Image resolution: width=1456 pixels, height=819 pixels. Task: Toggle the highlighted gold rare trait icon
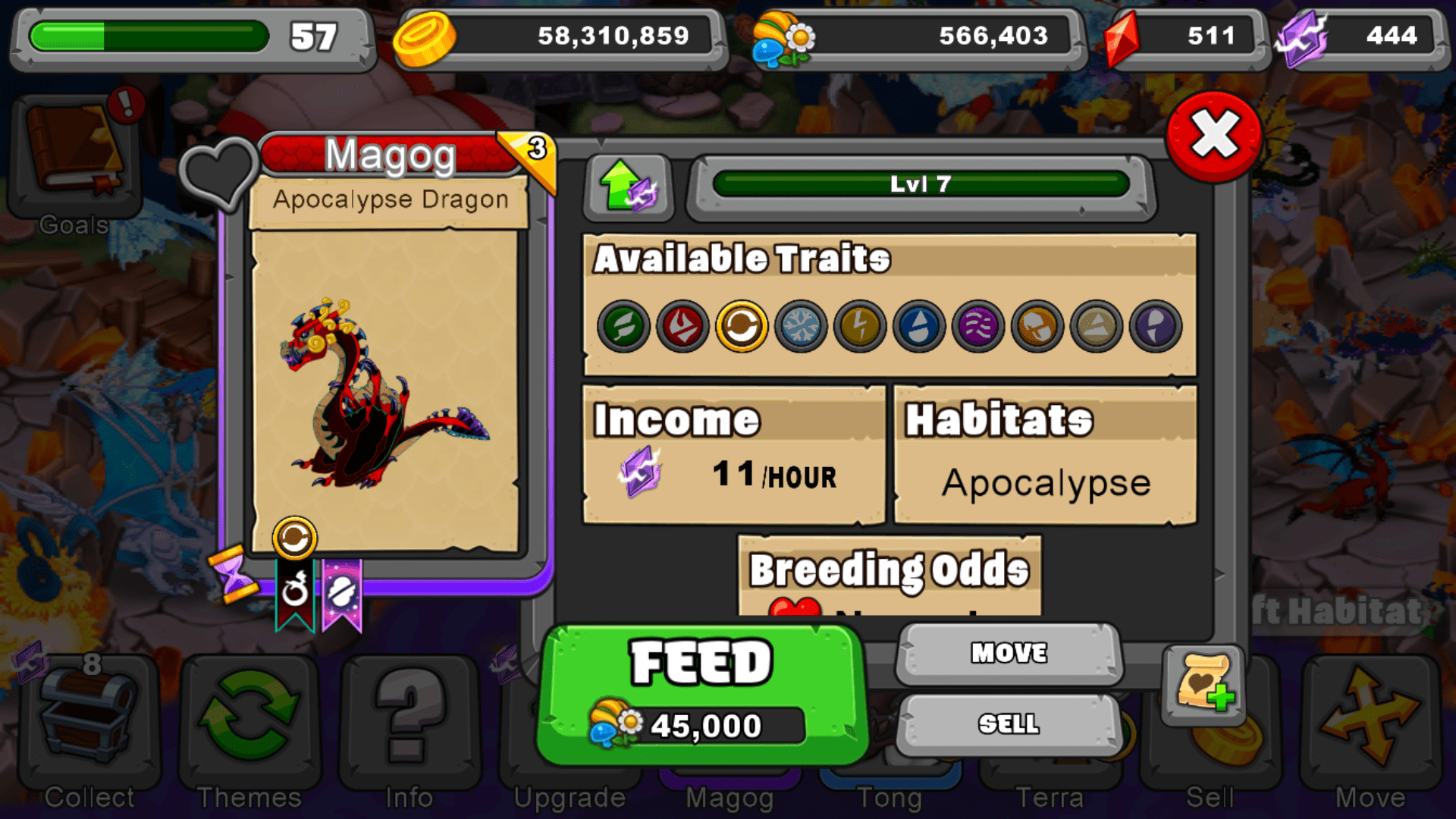(x=742, y=326)
